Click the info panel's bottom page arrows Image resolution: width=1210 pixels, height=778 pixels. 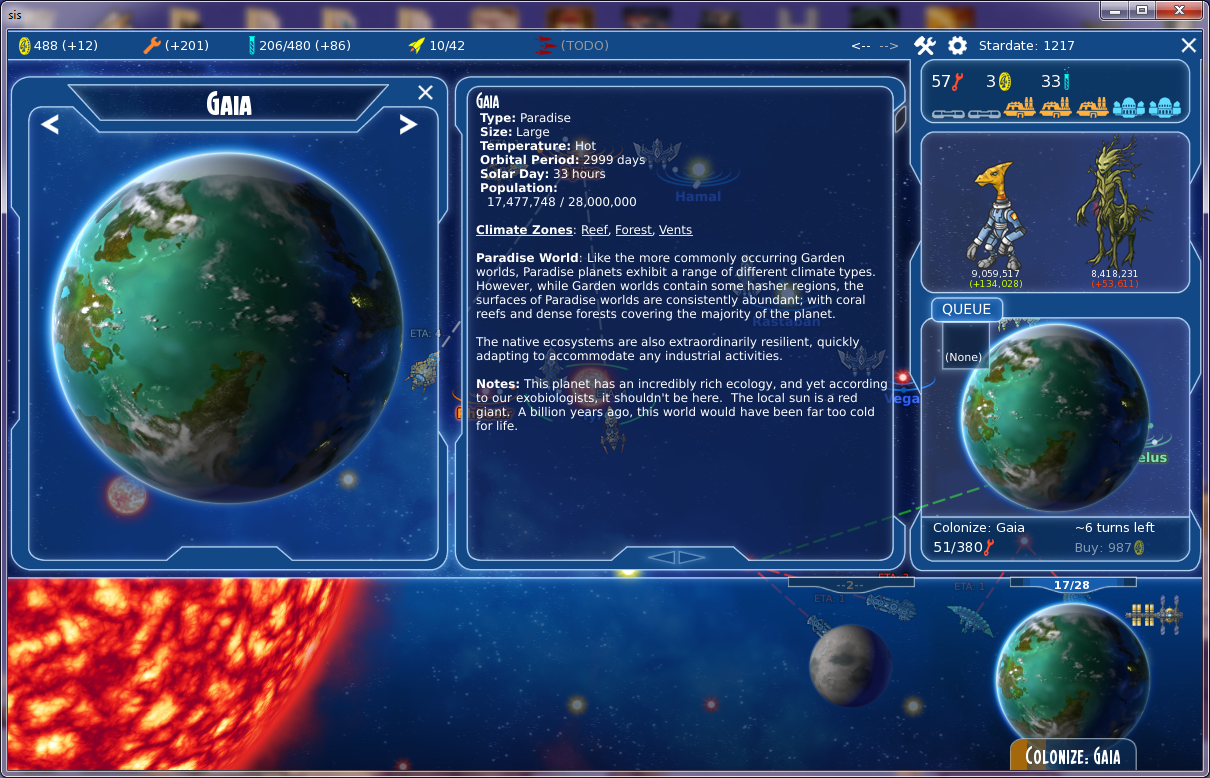click(x=678, y=557)
